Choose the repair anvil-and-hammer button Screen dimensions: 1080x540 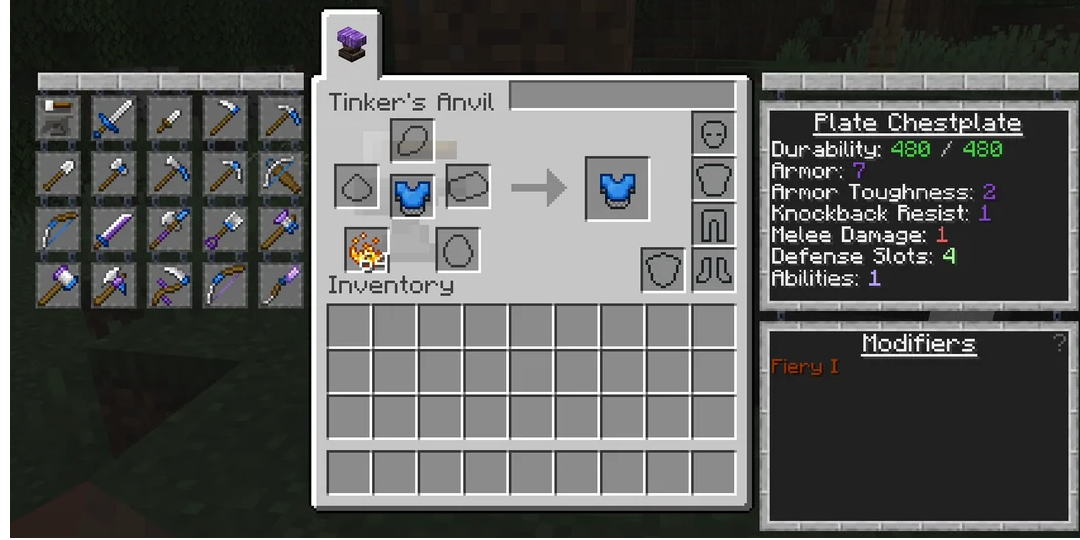click(58, 118)
